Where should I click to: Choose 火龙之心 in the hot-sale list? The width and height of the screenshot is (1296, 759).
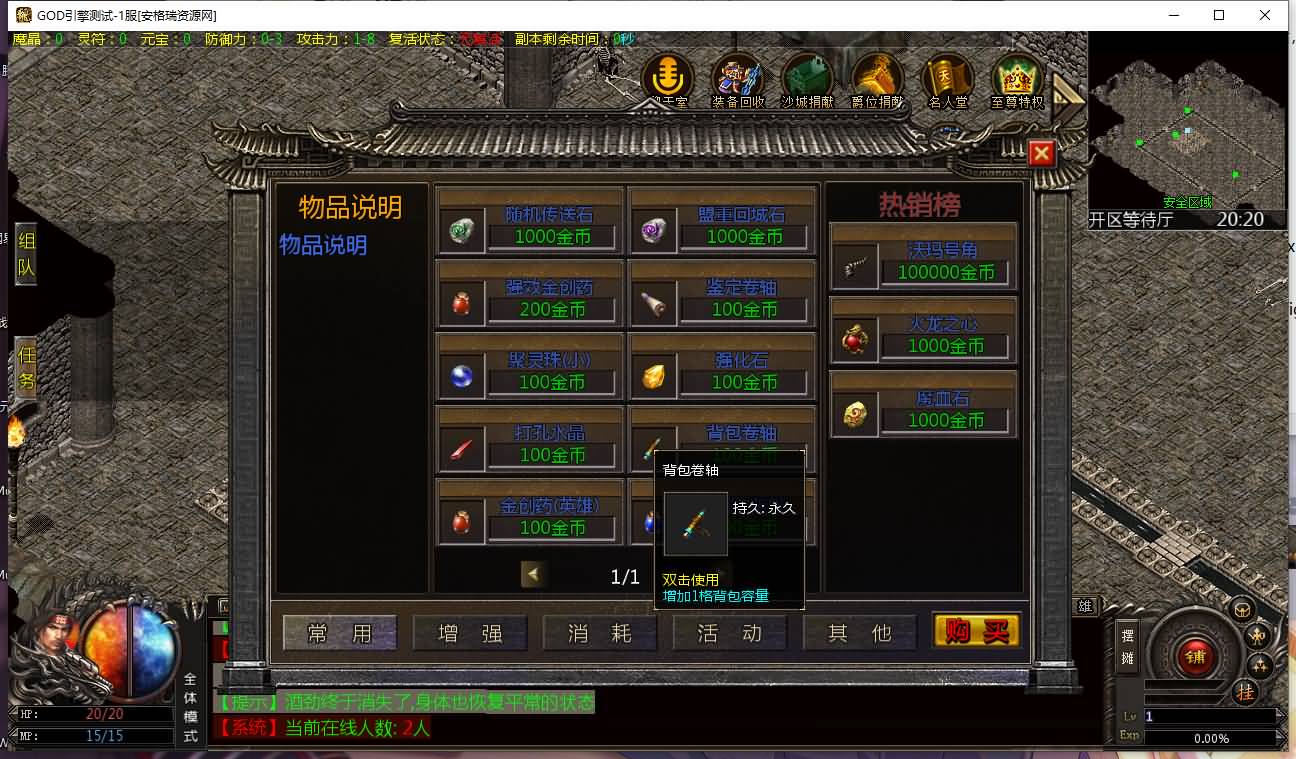click(923, 334)
